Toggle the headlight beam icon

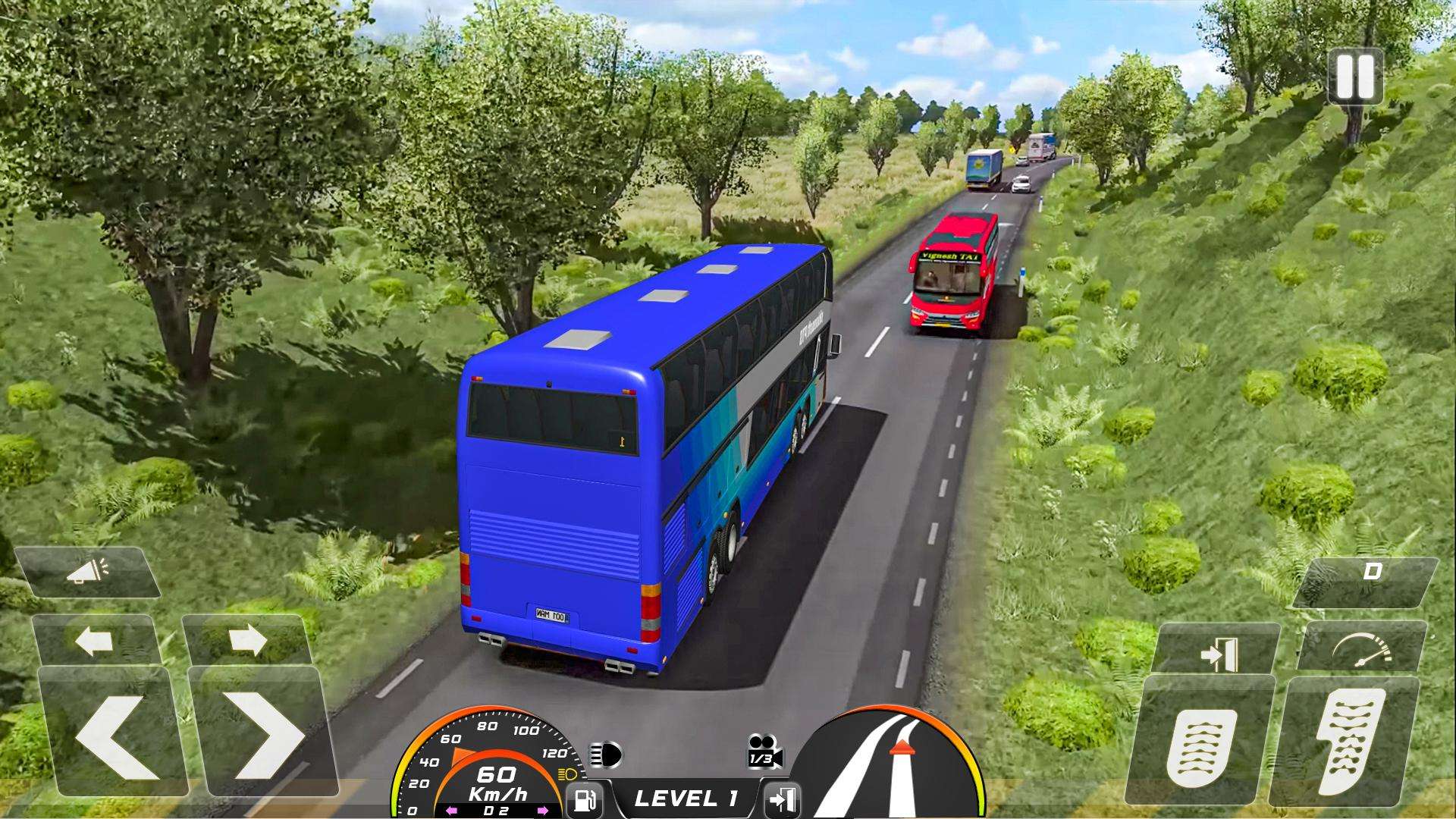coord(606,755)
